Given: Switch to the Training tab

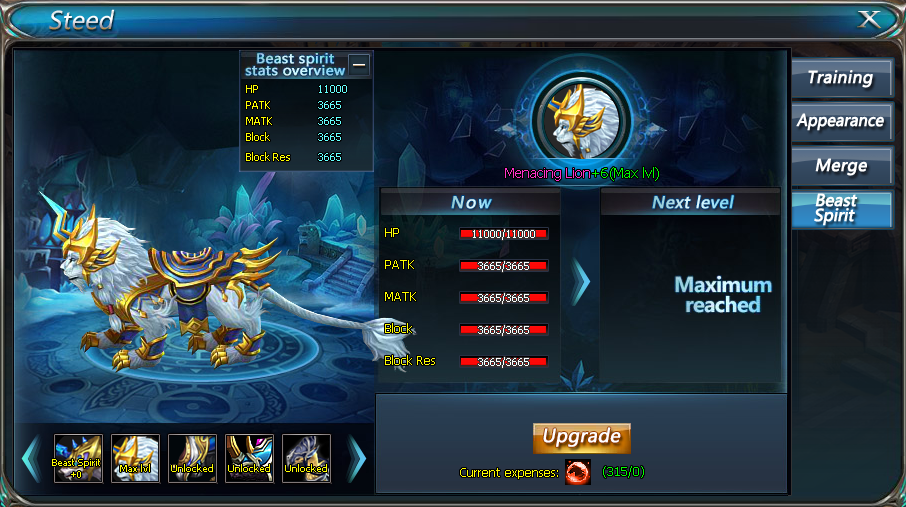Looking at the screenshot, I should [x=840, y=78].
